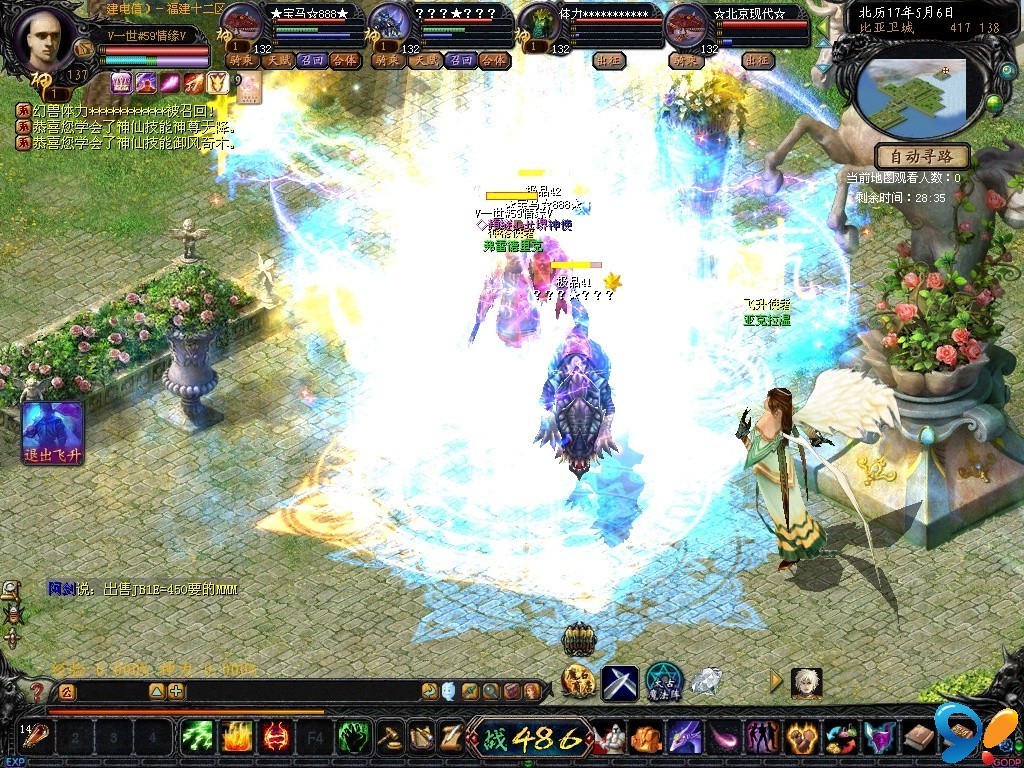
Task: Click the 退出飞升 exit ascension icon
Action: pyautogui.click(x=52, y=432)
